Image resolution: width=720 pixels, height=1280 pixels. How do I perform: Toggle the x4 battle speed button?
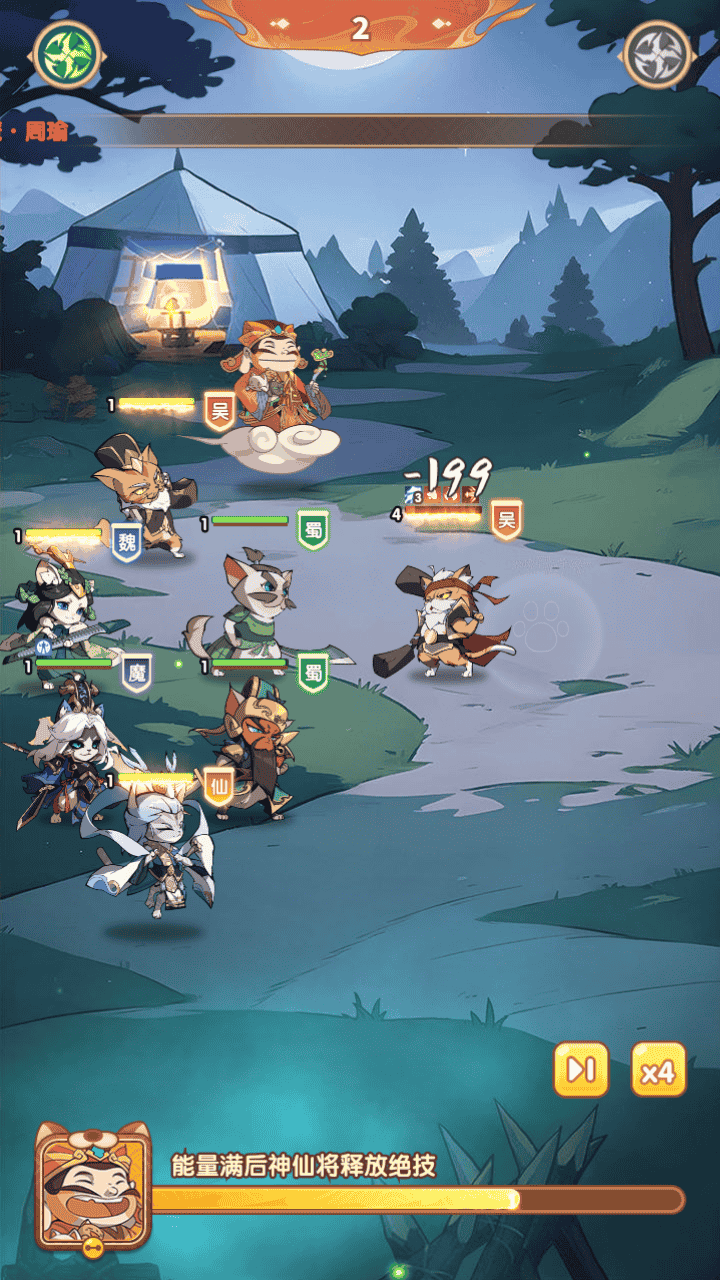659,1070
